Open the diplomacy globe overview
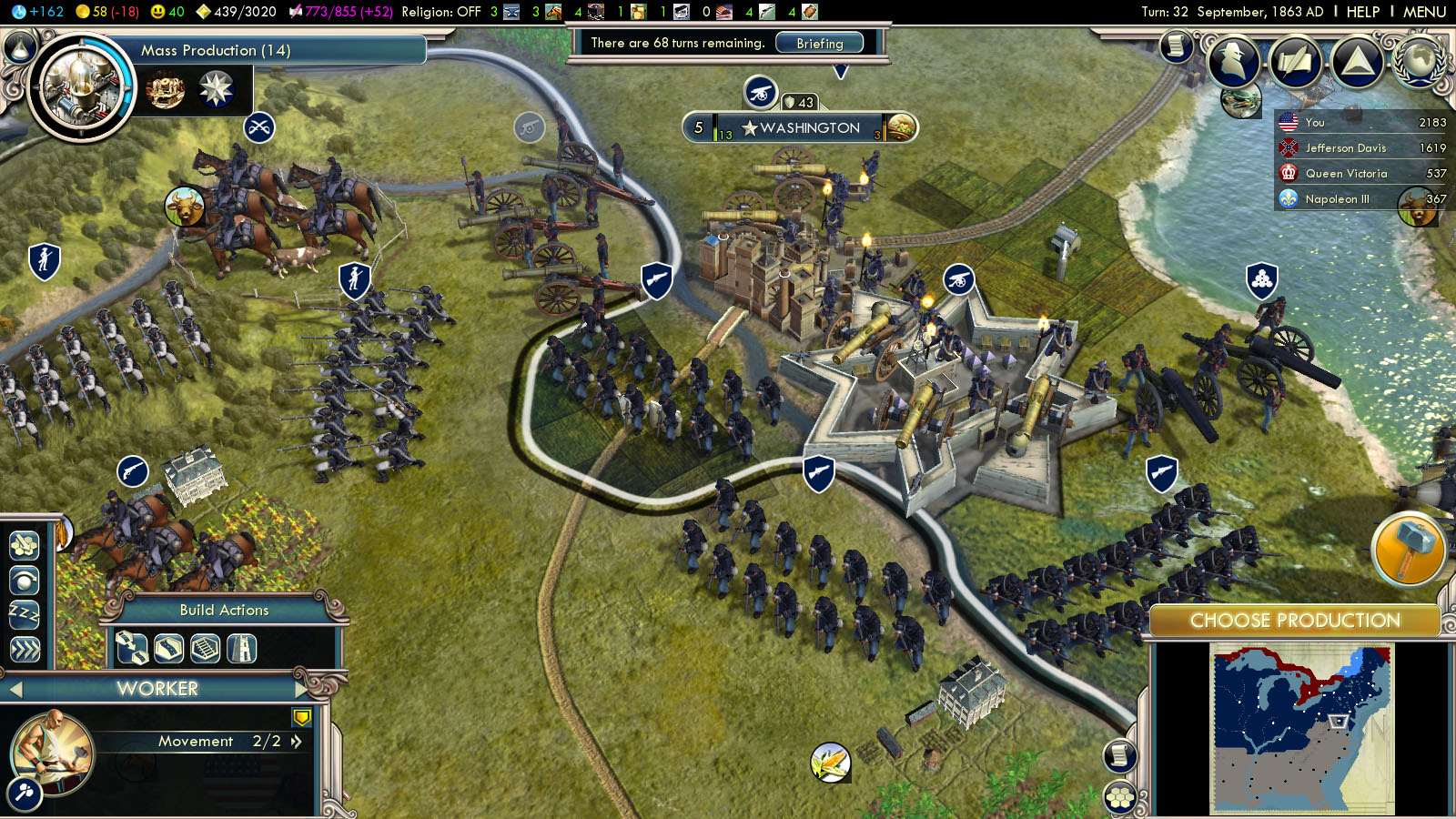 coord(1418,60)
